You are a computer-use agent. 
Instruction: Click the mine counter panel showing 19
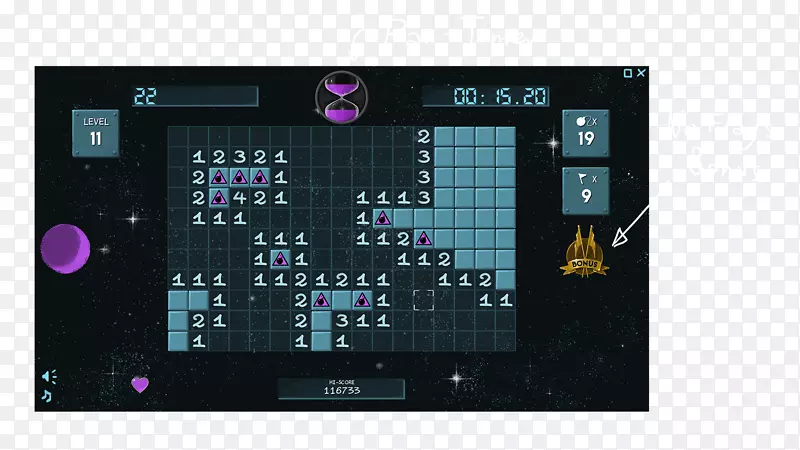coord(585,133)
